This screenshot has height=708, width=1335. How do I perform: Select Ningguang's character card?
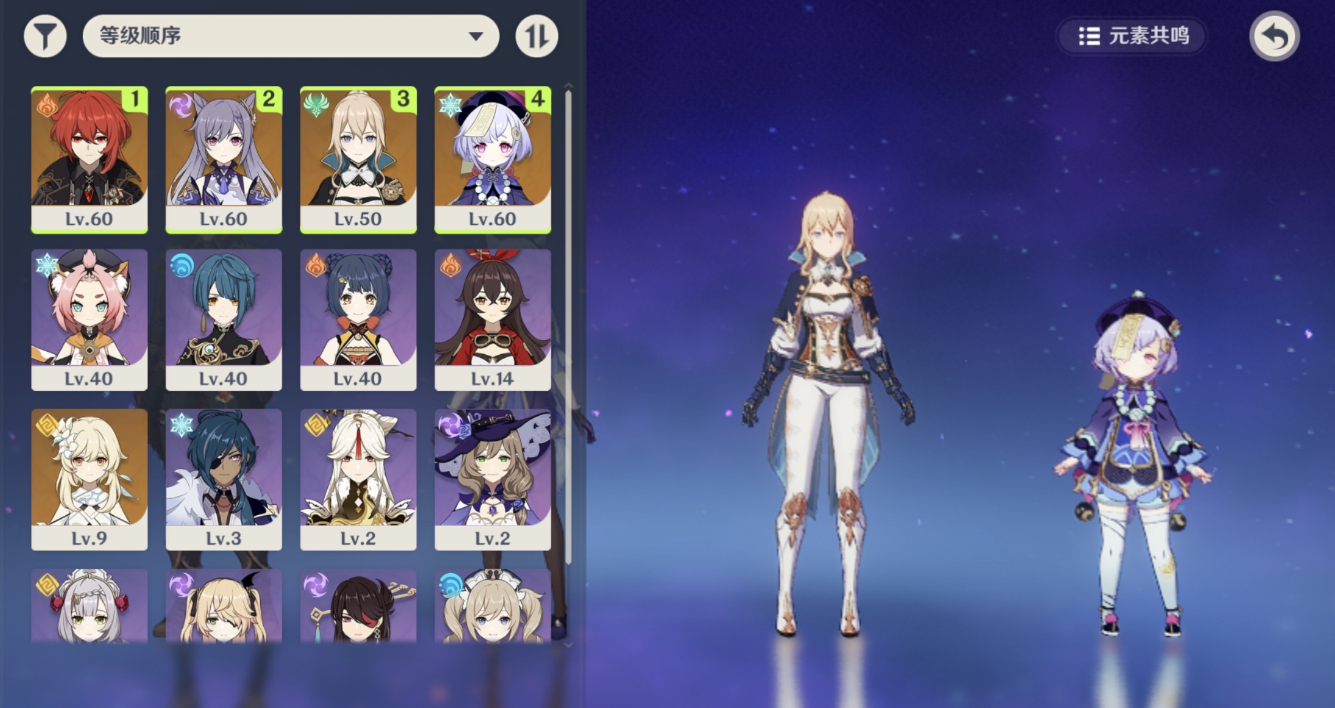tap(358, 479)
